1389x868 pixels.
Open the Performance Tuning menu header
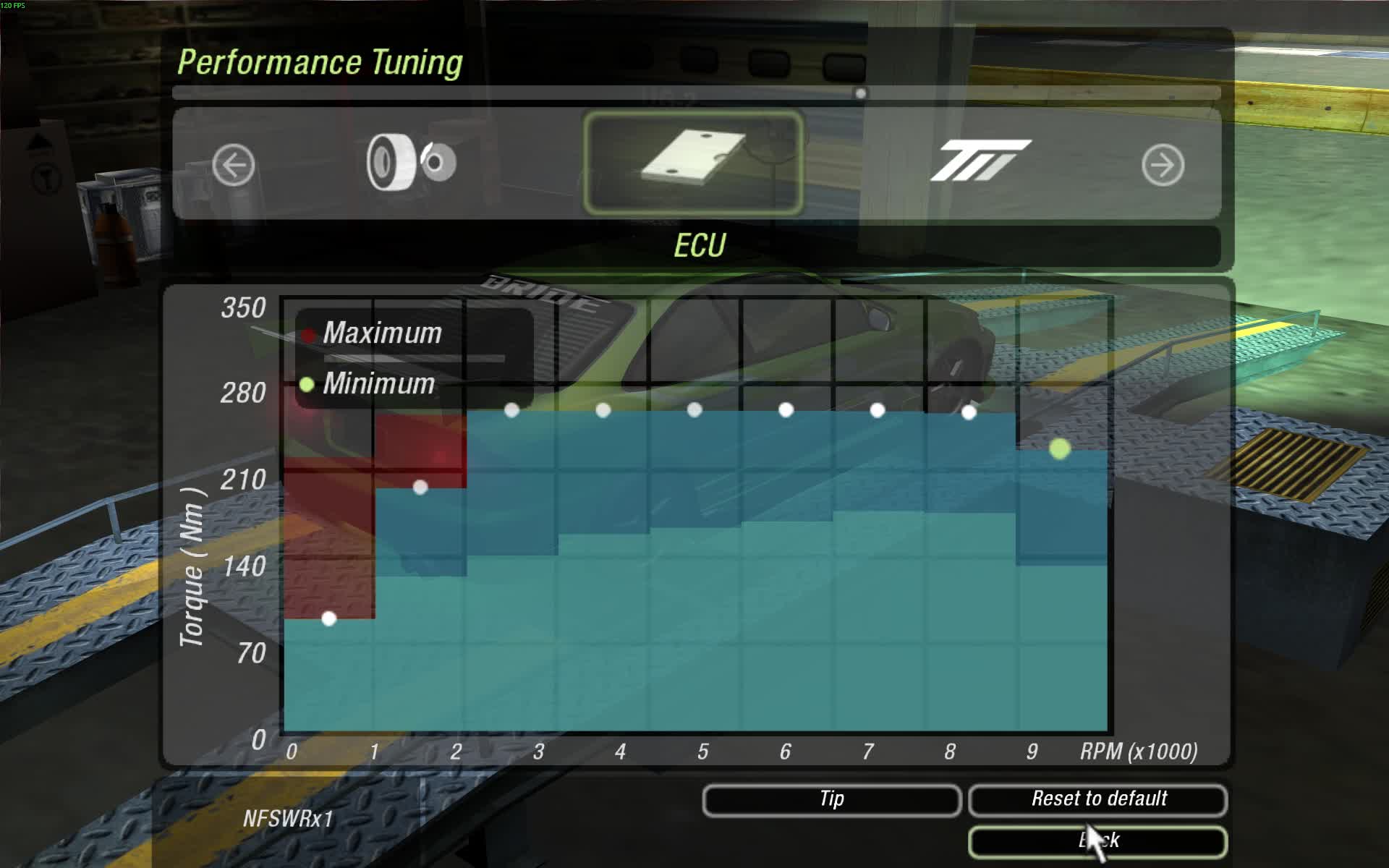pyautogui.click(x=320, y=62)
